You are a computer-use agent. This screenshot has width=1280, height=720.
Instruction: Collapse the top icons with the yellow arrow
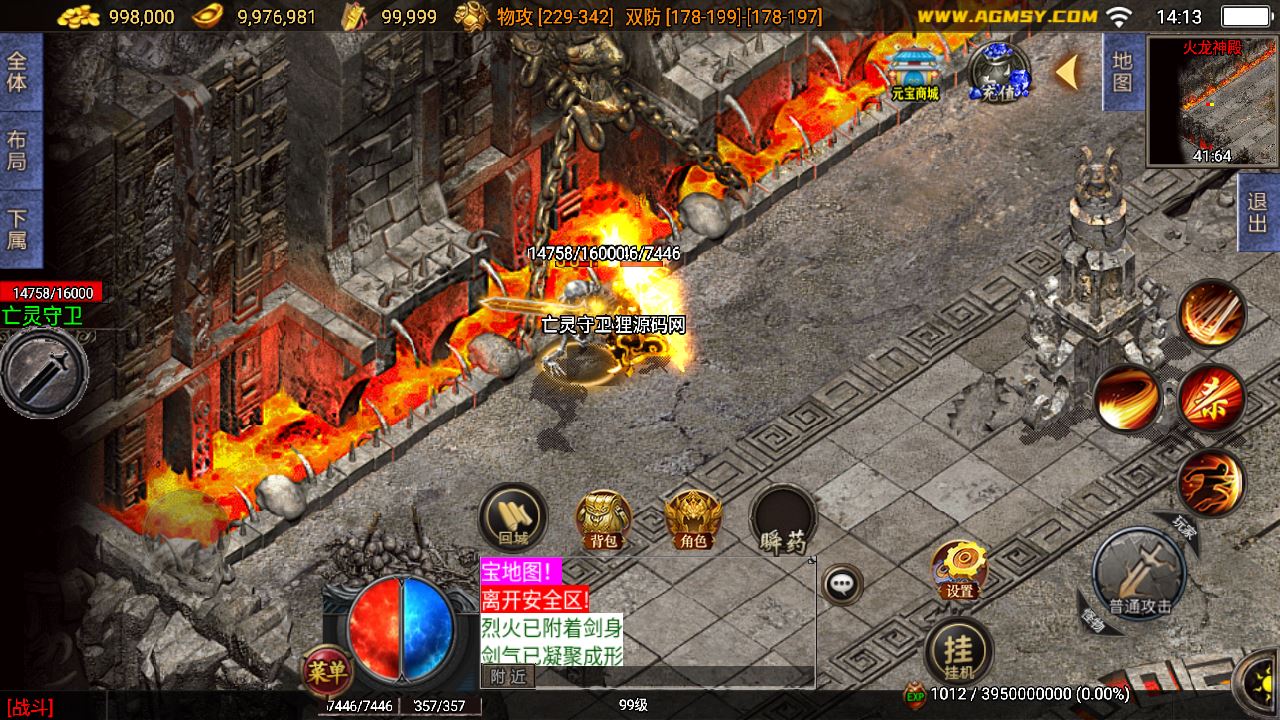point(1067,72)
